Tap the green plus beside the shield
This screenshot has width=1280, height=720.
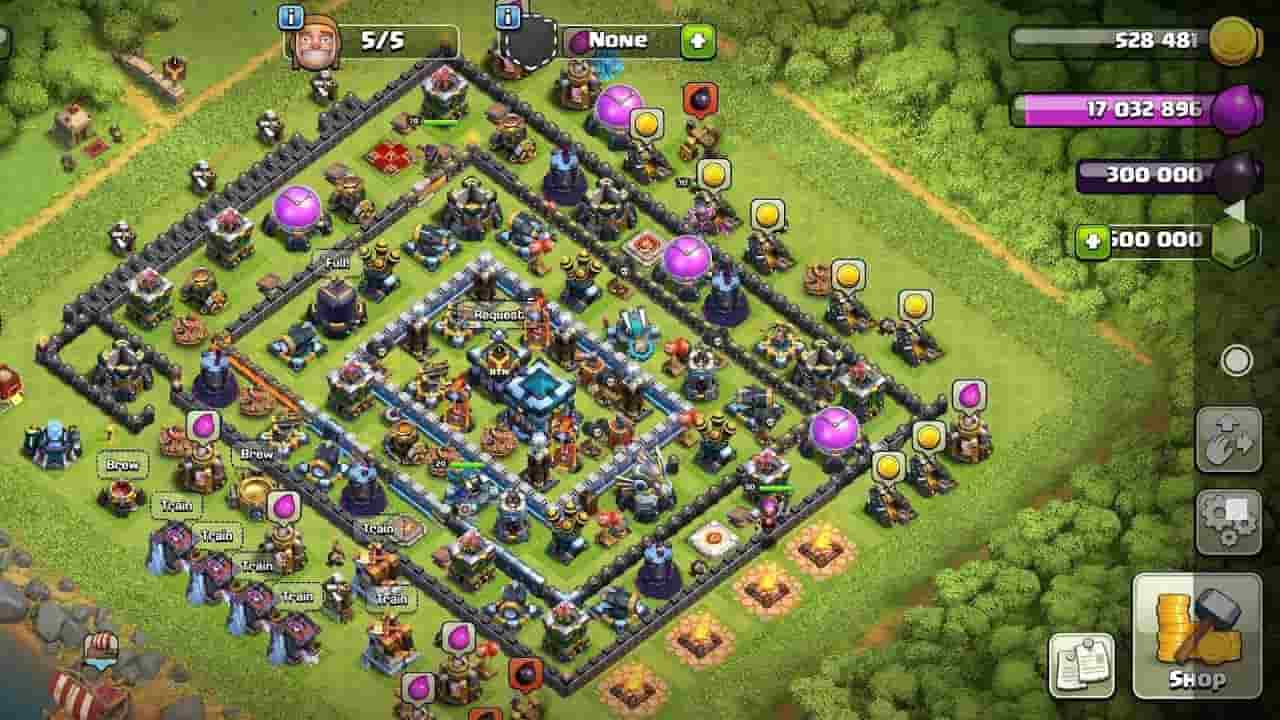[700, 41]
